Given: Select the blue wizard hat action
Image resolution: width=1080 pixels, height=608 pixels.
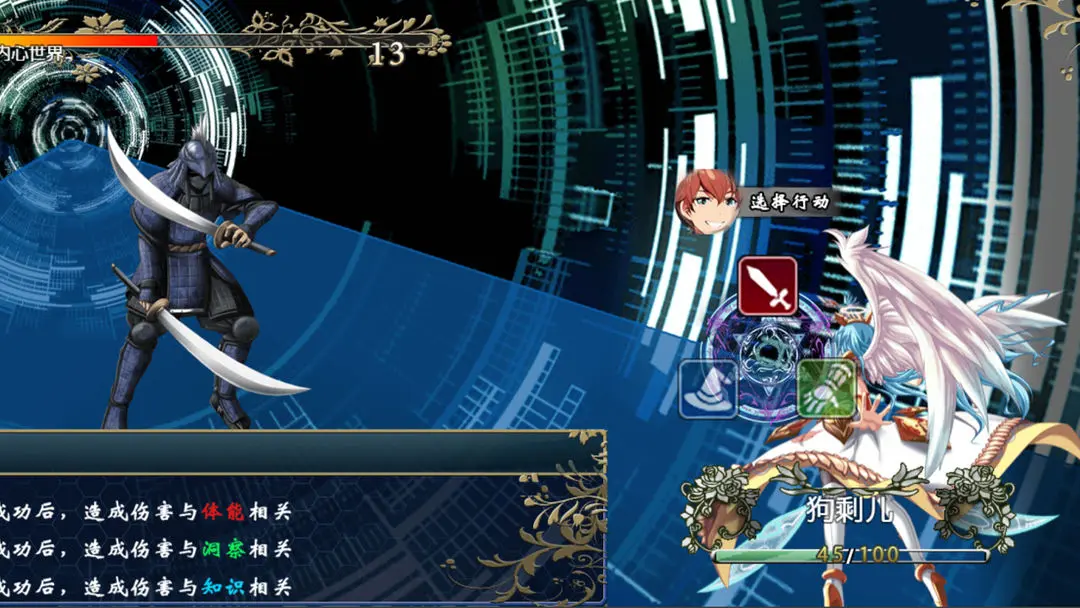Looking at the screenshot, I should pyautogui.click(x=708, y=388).
